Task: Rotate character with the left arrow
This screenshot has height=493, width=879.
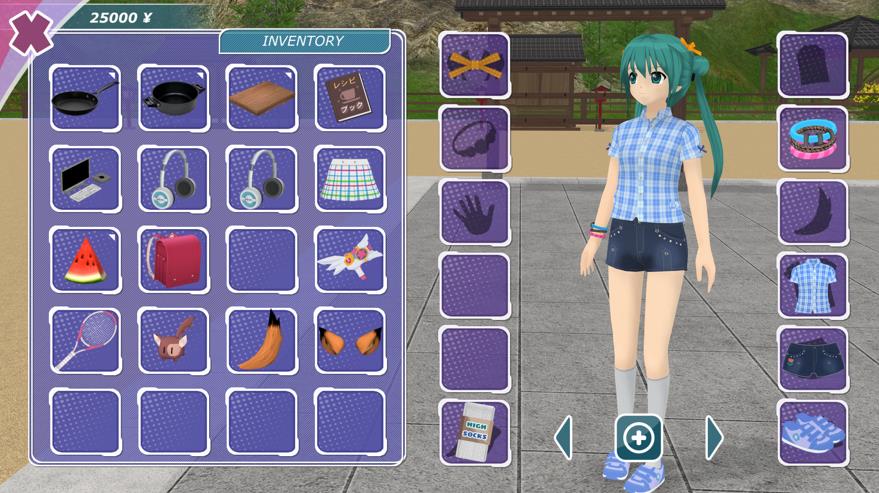Action: (x=564, y=438)
